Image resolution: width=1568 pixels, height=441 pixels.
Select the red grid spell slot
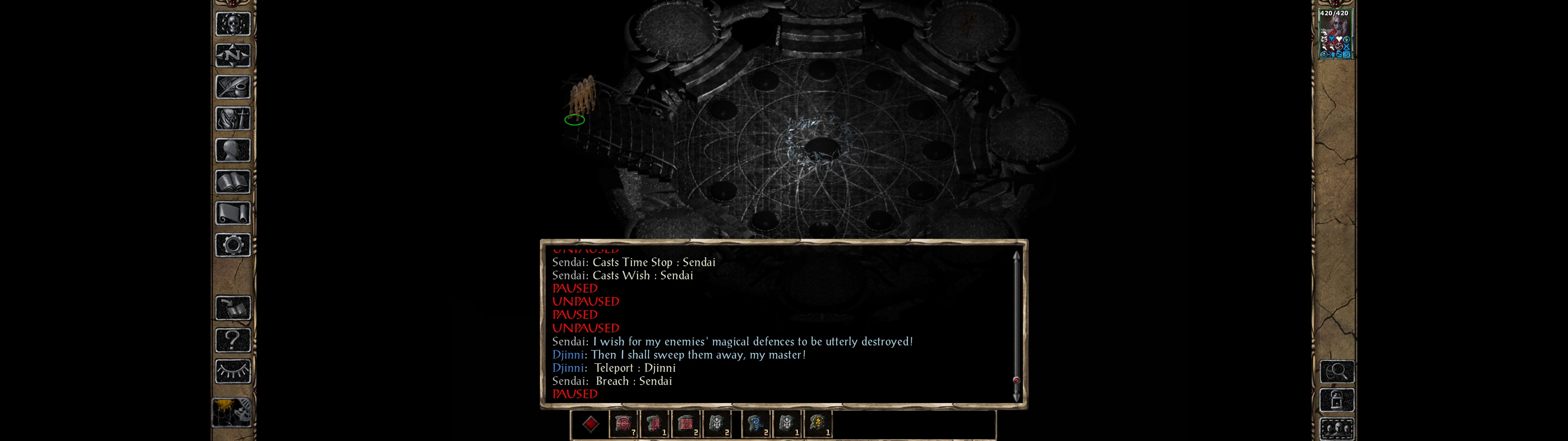pos(685,424)
